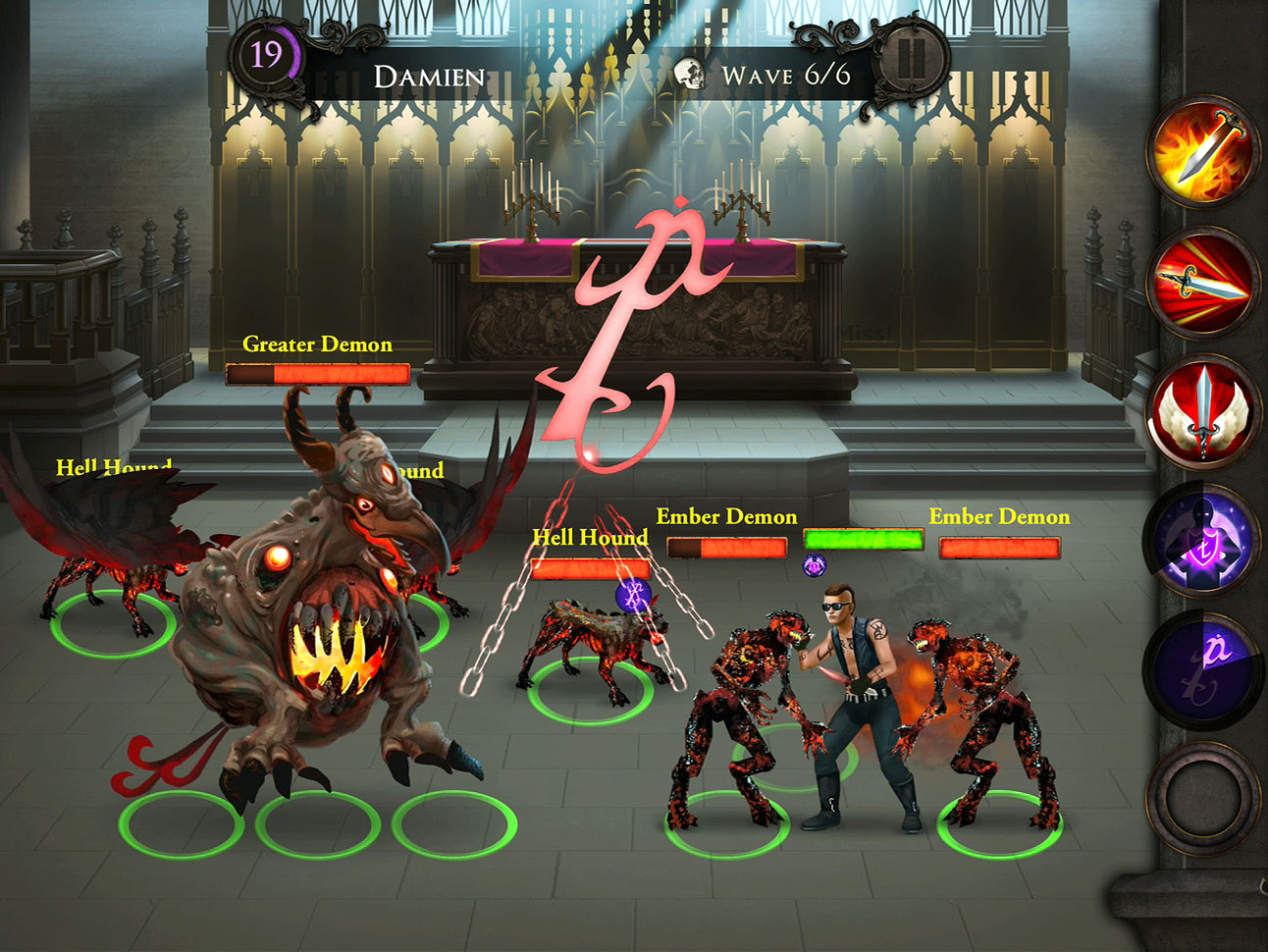Pause the game with the pause button
Viewport: 1268px width, 952px height.
(911, 61)
